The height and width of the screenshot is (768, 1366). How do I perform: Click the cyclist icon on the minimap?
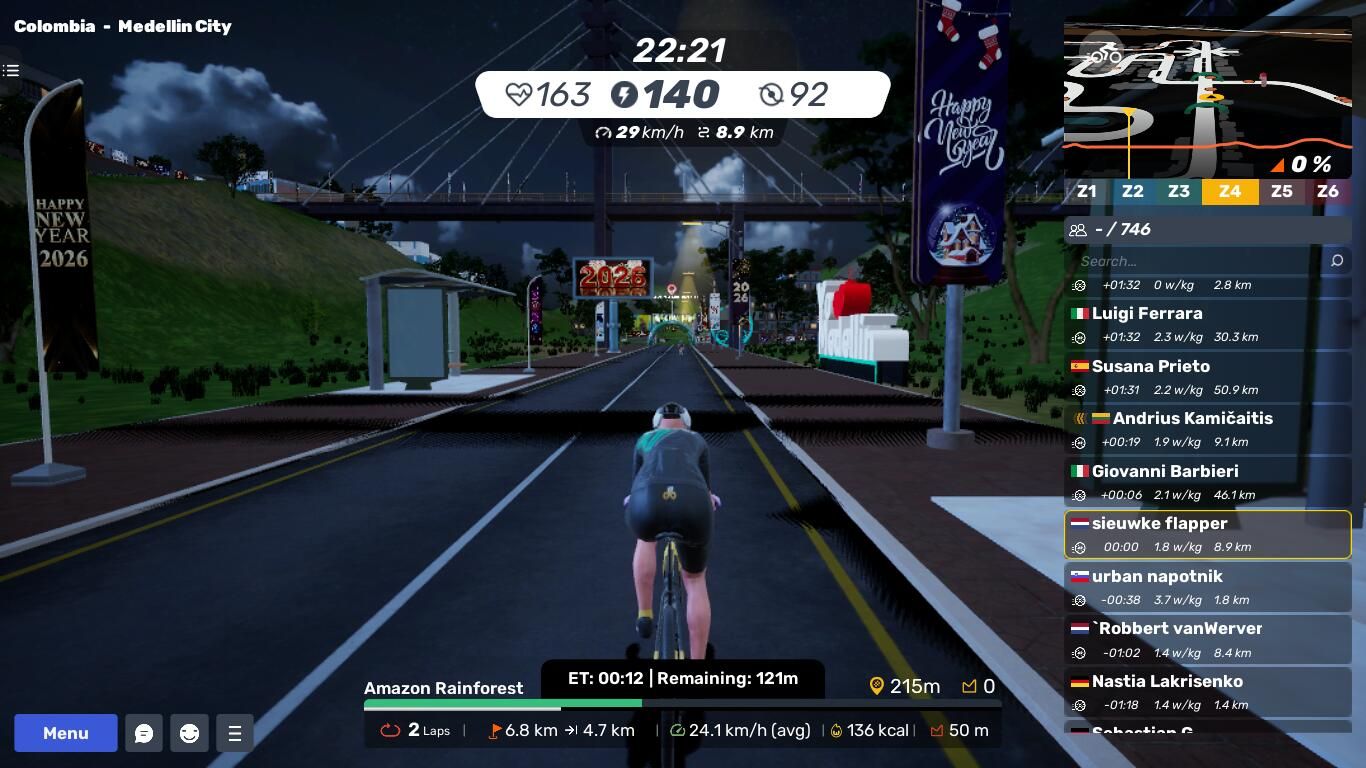click(x=1103, y=54)
